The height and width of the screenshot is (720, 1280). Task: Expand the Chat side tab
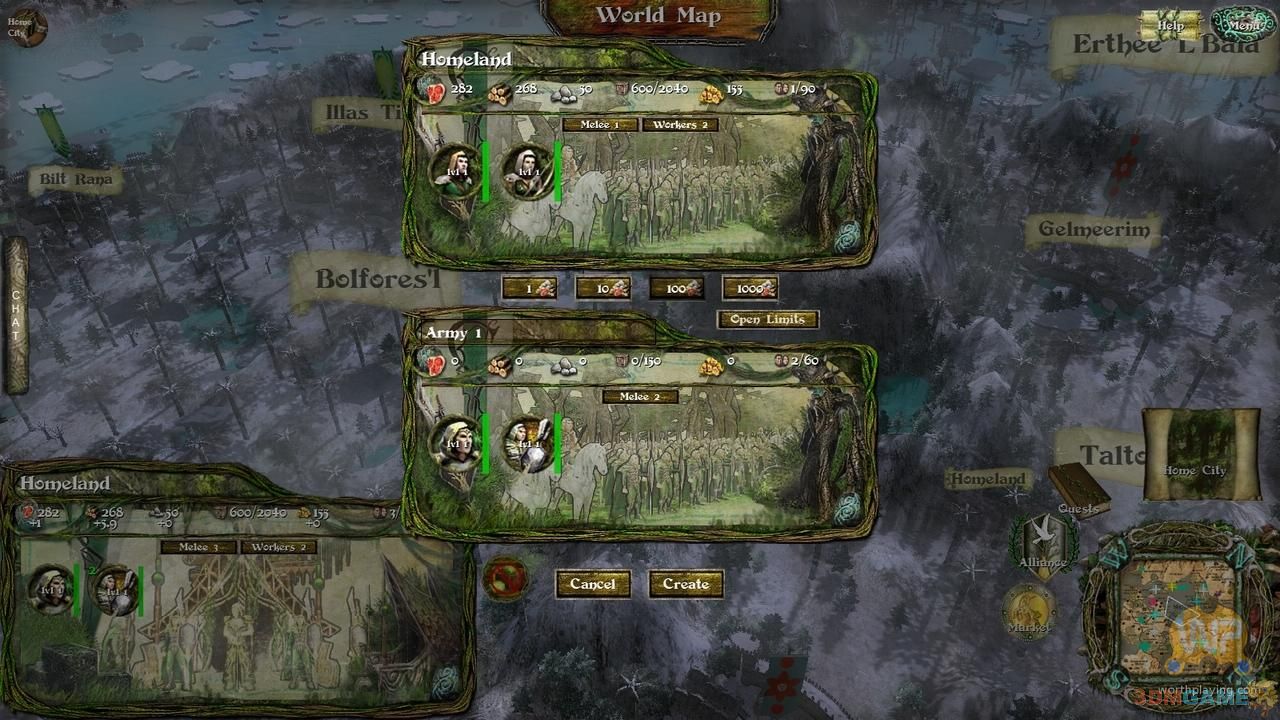[16, 315]
